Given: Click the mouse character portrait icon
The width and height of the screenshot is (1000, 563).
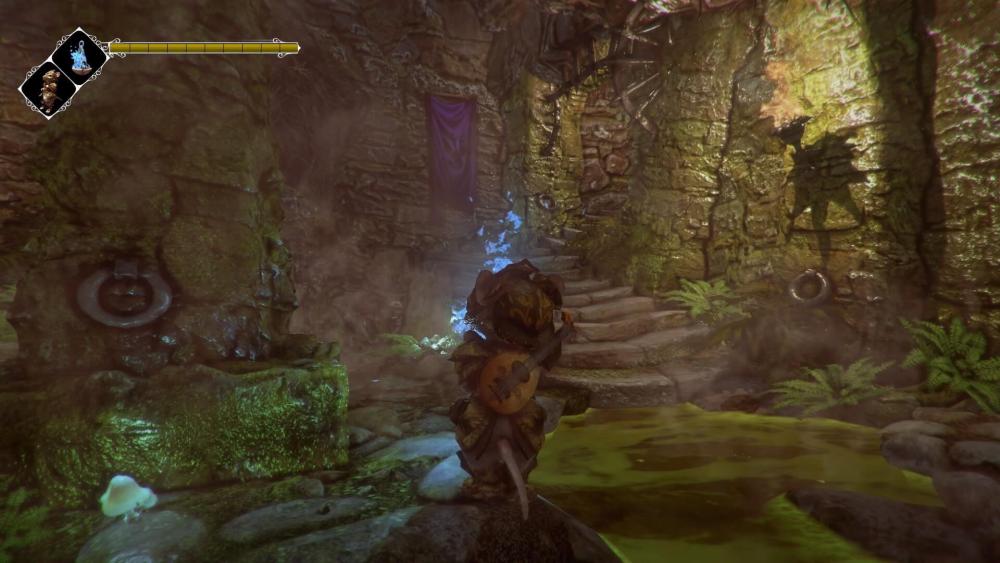Looking at the screenshot, I should [48, 89].
